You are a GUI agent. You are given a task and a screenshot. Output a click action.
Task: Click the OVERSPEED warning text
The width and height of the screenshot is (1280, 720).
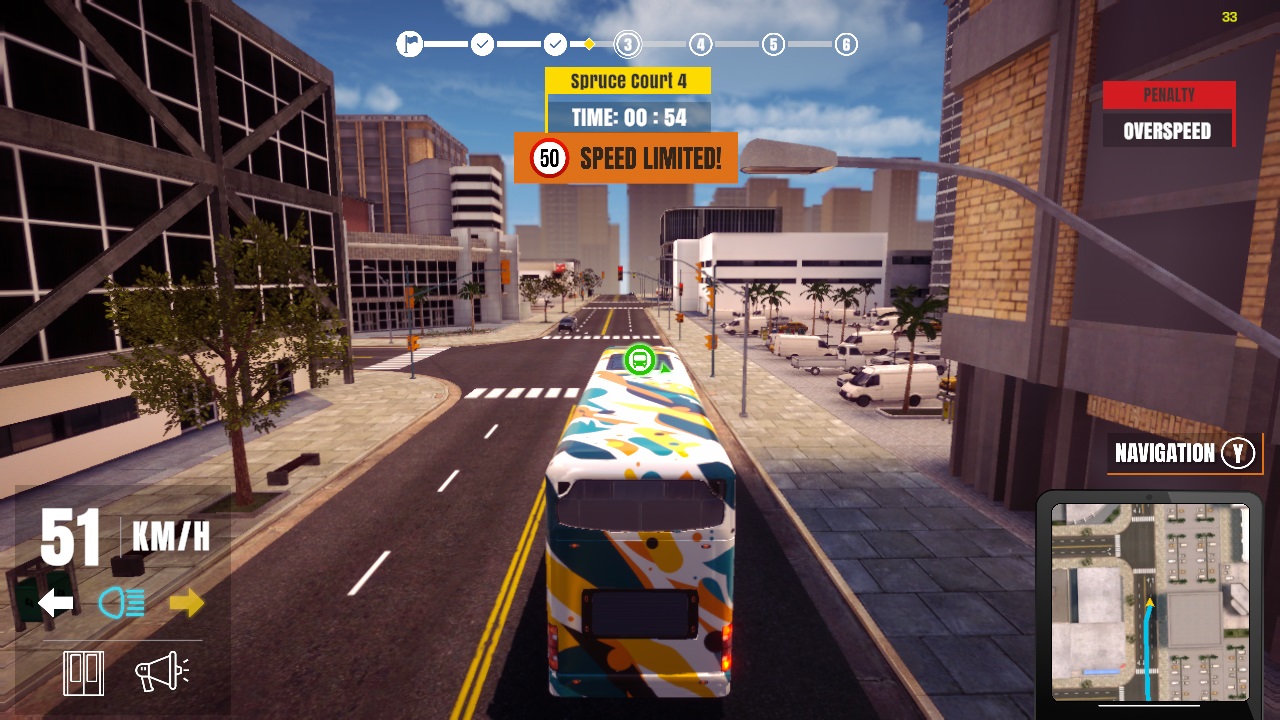pyautogui.click(x=1168, y=130)
